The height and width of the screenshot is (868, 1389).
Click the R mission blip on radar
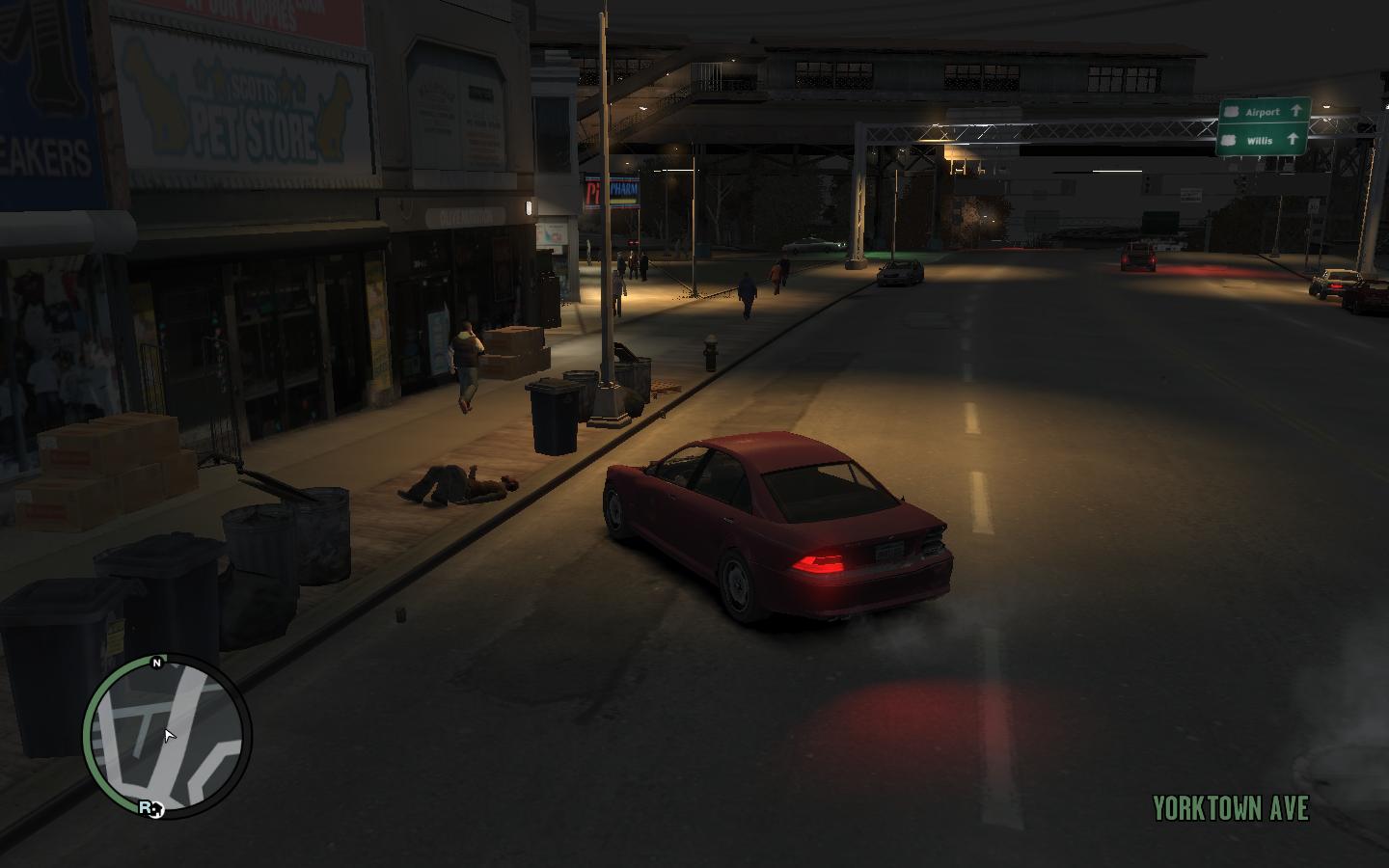(x=147, y=807)
